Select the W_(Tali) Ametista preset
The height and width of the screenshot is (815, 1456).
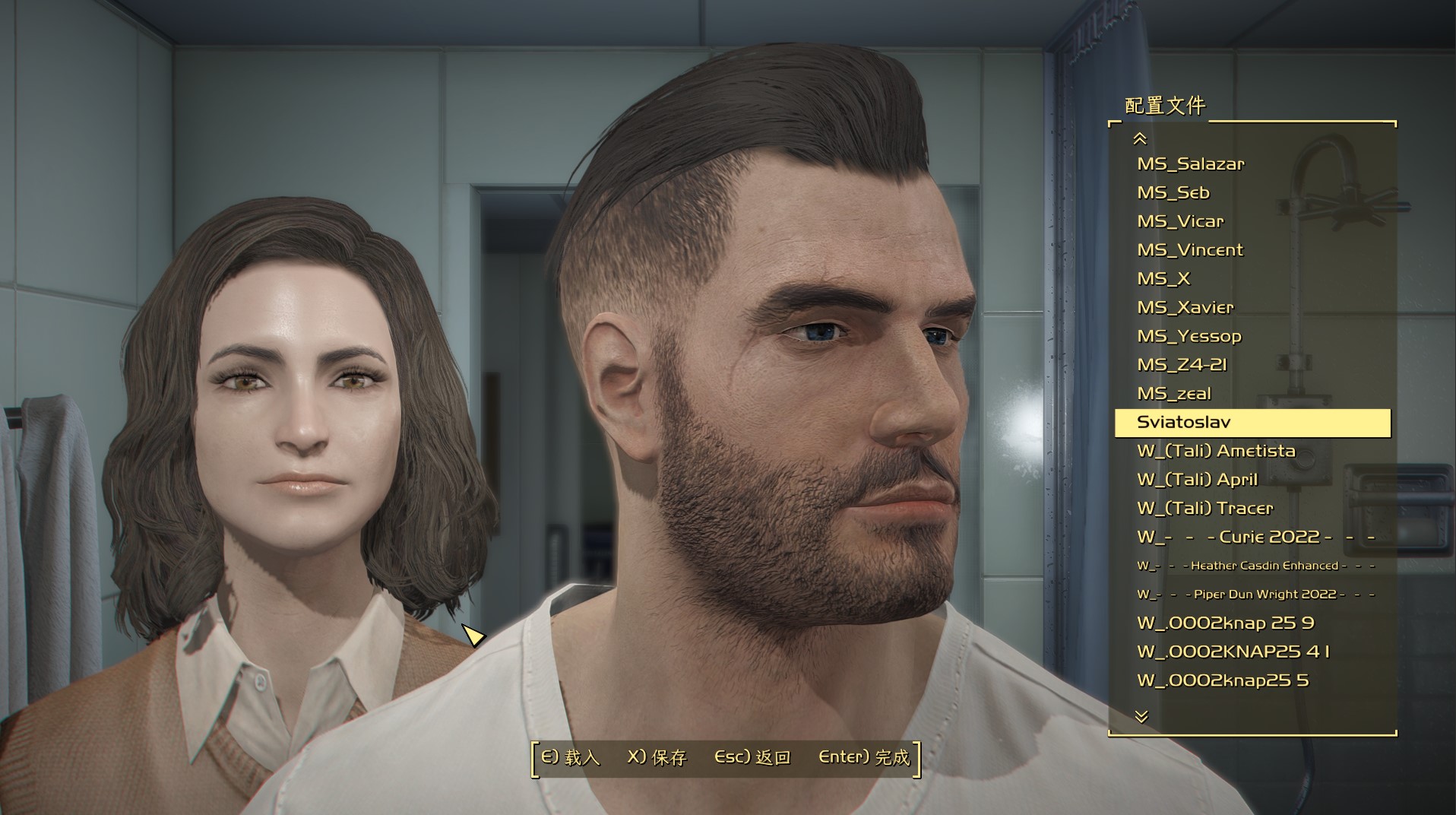tap(1216, 451)
